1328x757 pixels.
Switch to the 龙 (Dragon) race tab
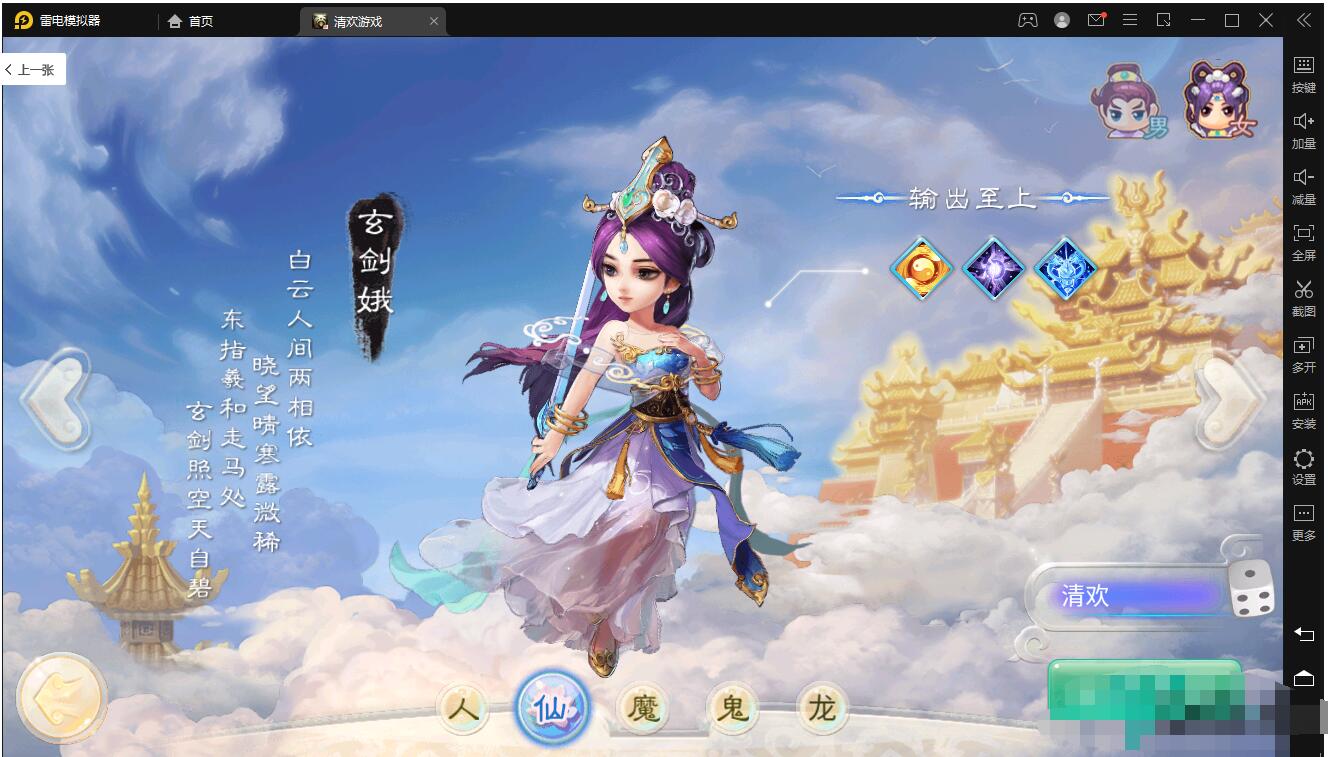point(822,709)
